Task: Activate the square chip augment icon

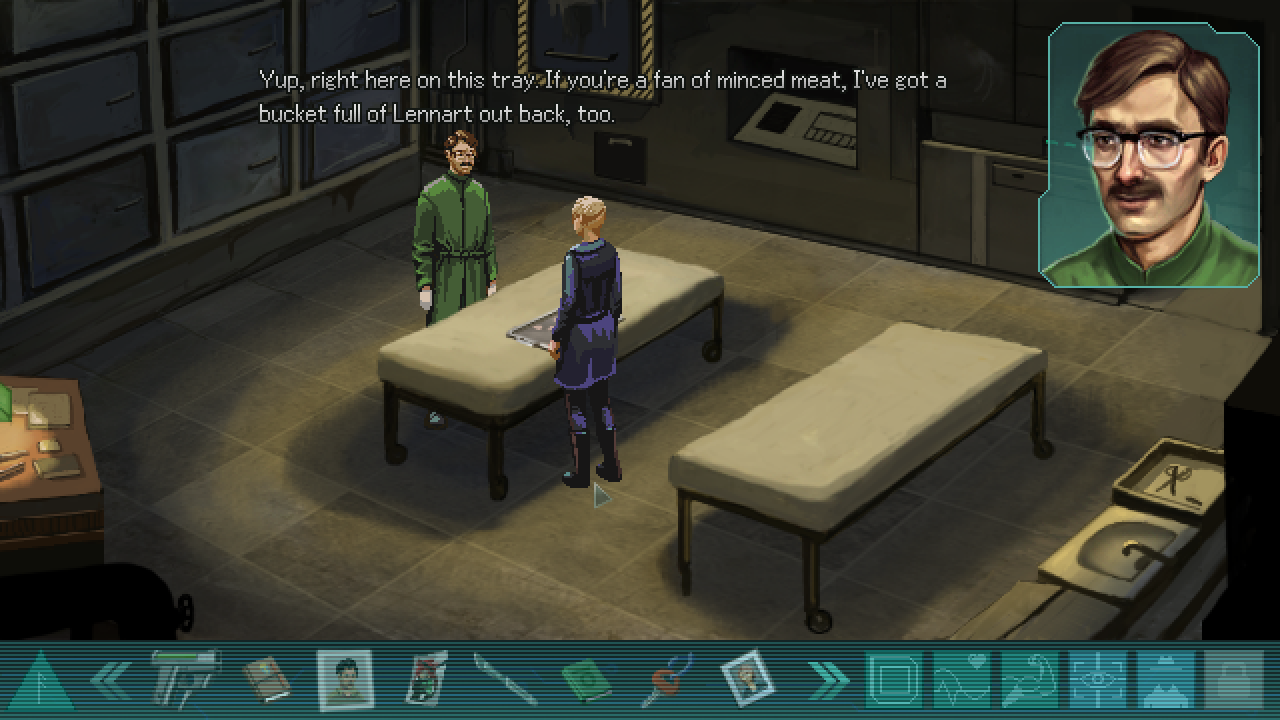Action: click(x=893, y=680)
